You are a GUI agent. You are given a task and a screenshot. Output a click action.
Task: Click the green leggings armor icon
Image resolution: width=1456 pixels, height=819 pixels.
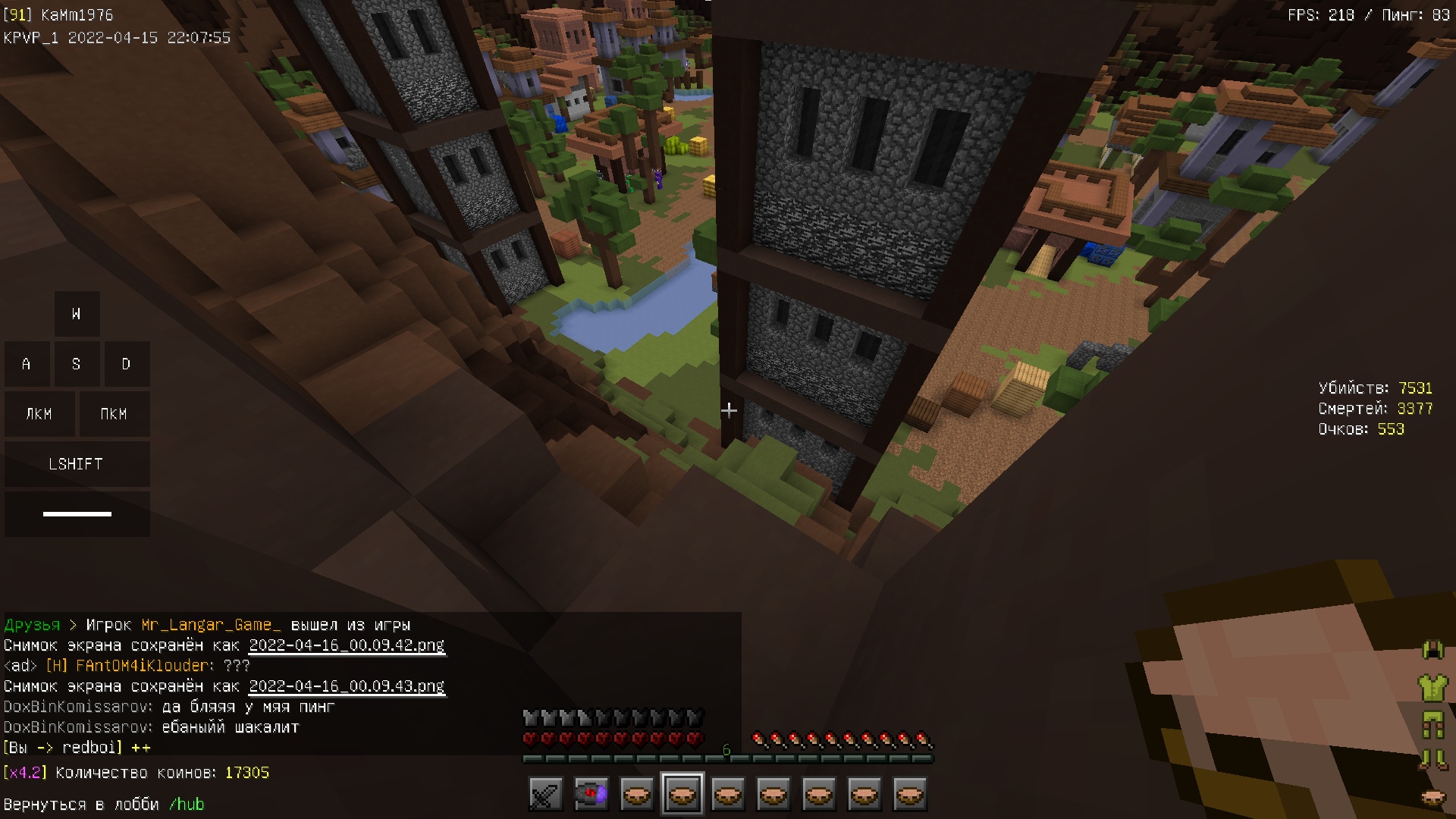click(1432, 725)
